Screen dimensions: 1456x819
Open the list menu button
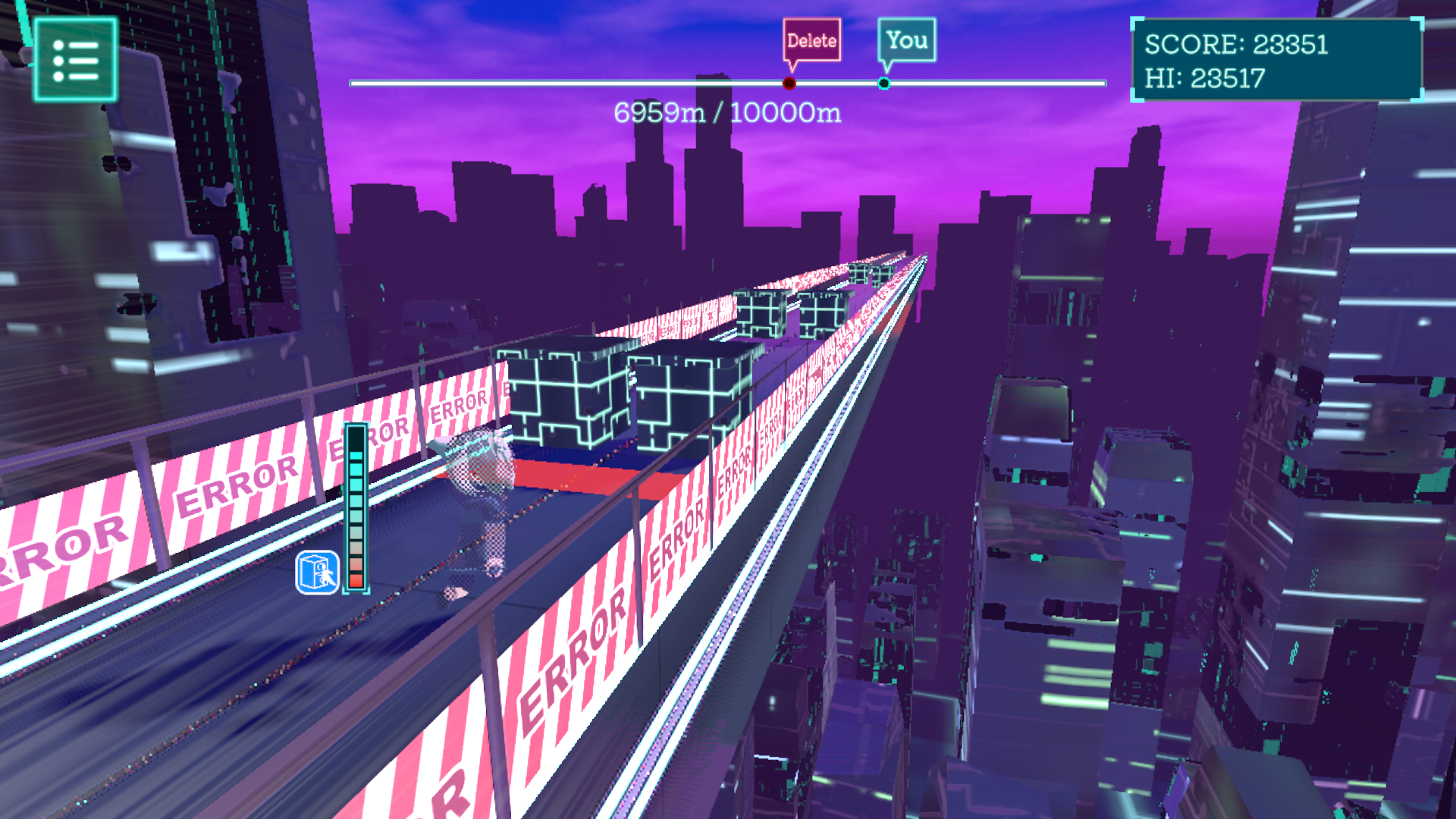(x=75, y=60)
